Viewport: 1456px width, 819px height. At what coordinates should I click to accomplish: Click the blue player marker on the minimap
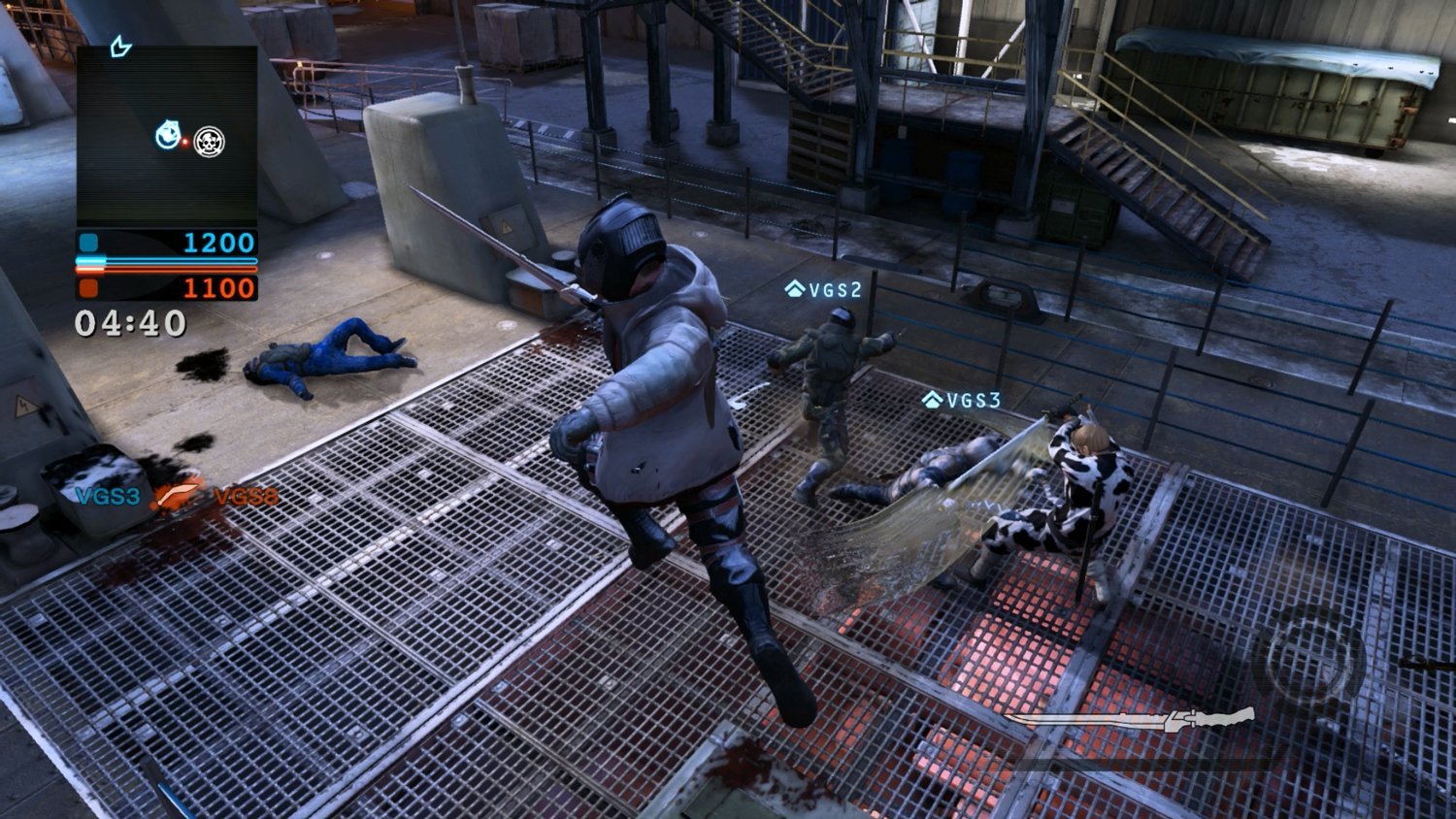(169, 135)
